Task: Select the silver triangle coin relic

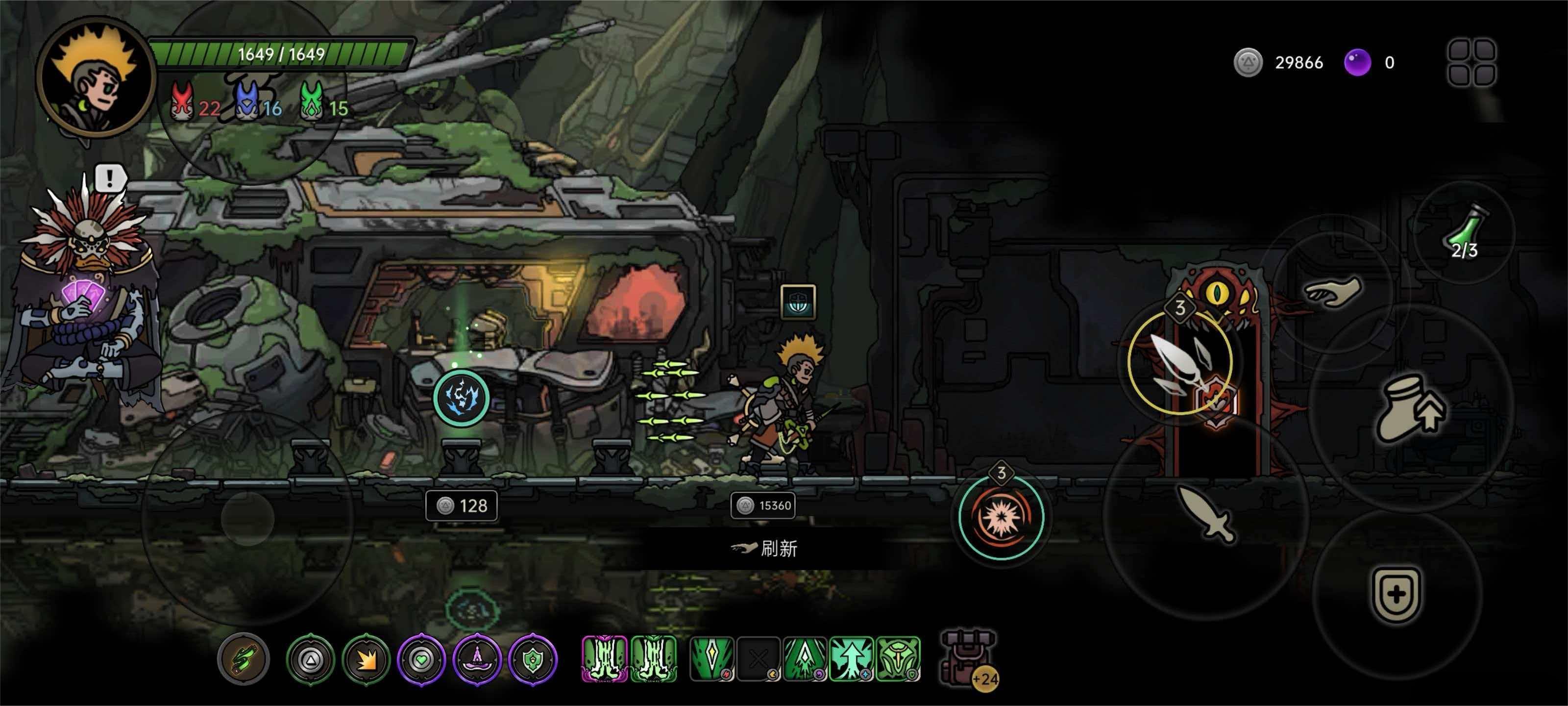Action: pyautogui.click(x=311, y=659)
